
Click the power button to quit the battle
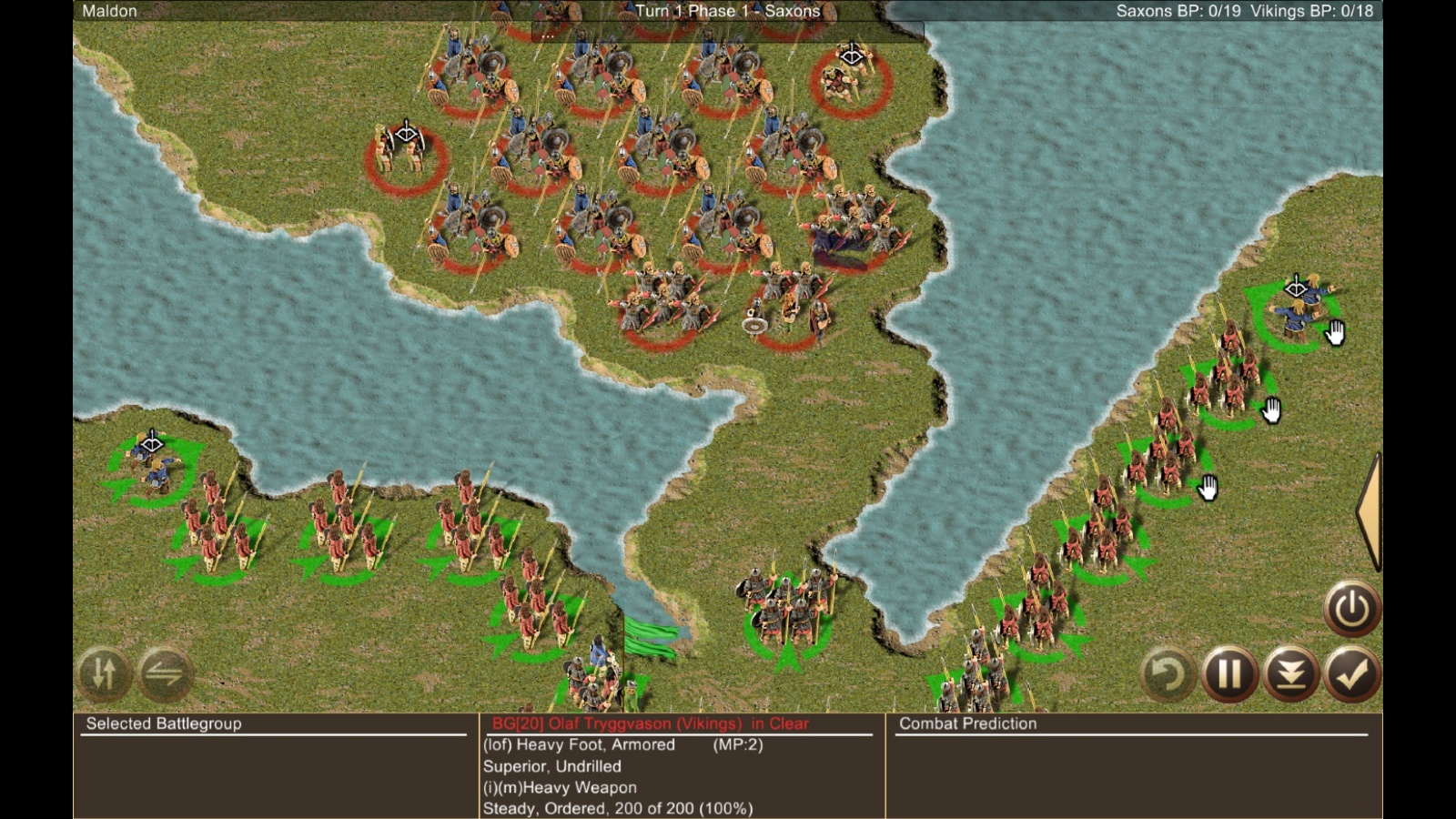1351,608
